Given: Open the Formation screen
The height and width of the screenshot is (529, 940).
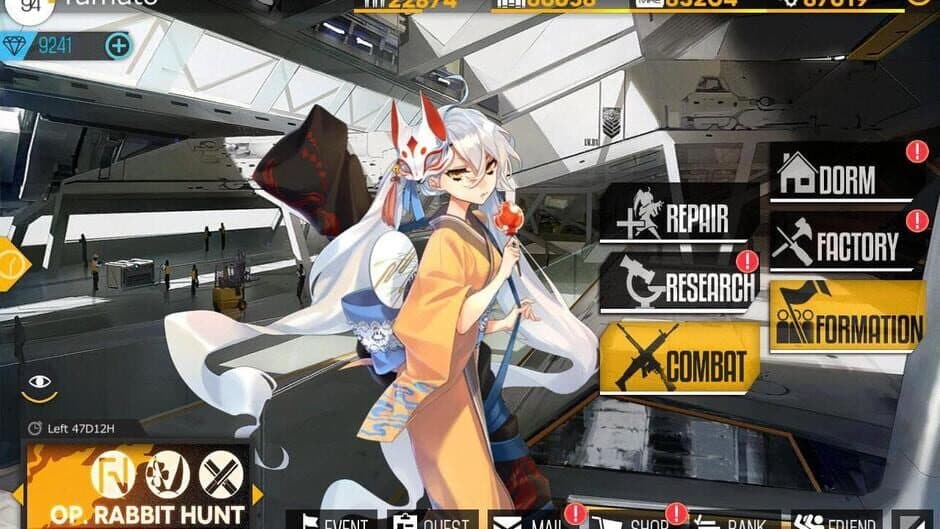Looking at the screenshot, I should click(x=847, y=317).
